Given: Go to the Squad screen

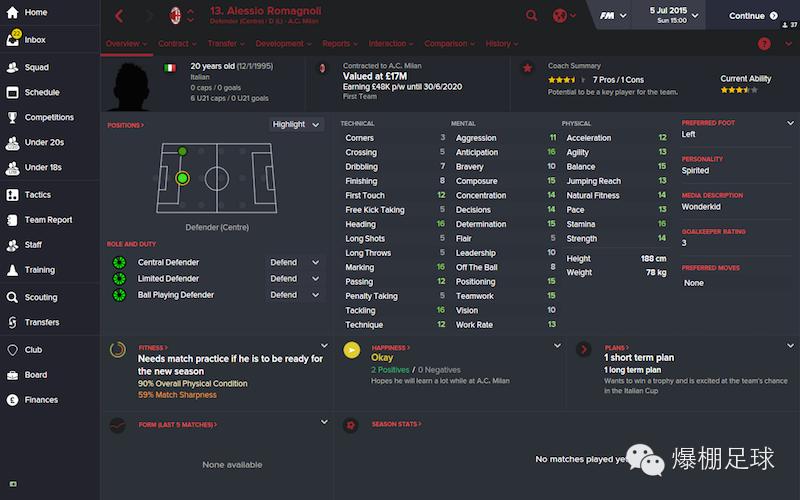Looking at the screenshot, I should pyautogui.click(x=36, y=67).
